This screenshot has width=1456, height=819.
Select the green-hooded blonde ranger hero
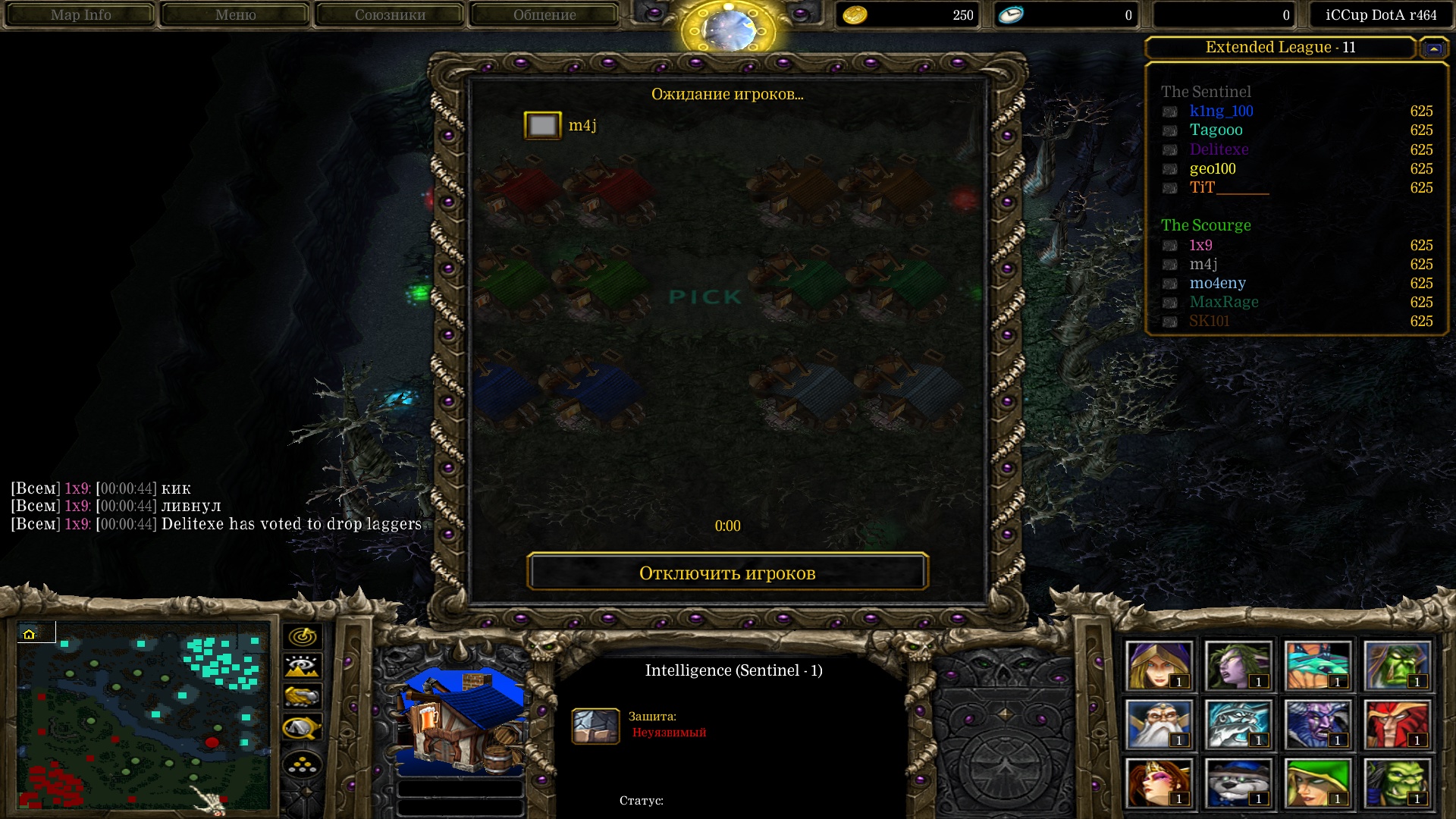(x=1317, y=783)
